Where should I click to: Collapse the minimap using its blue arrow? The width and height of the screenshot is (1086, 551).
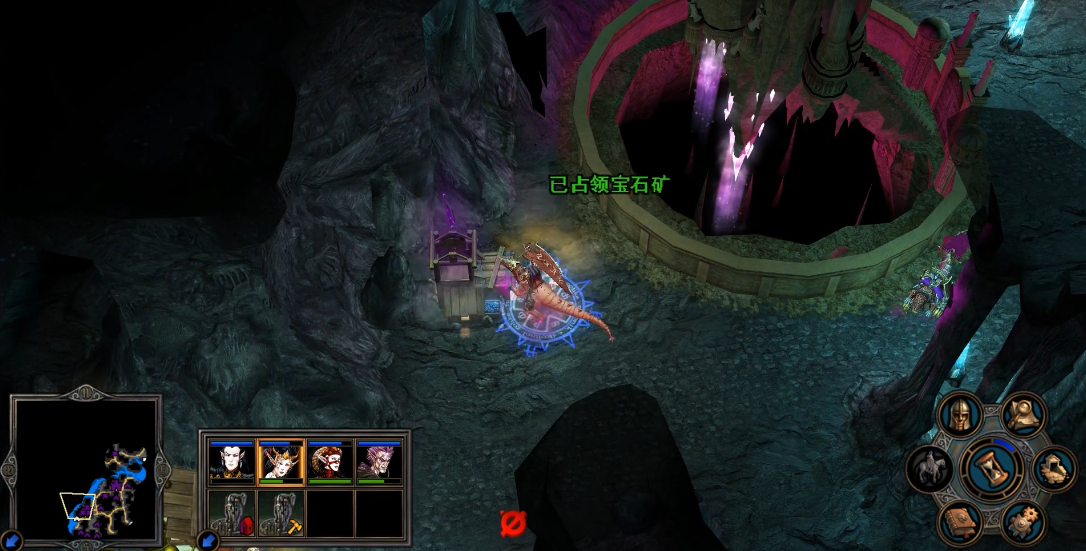coord(12,540)
